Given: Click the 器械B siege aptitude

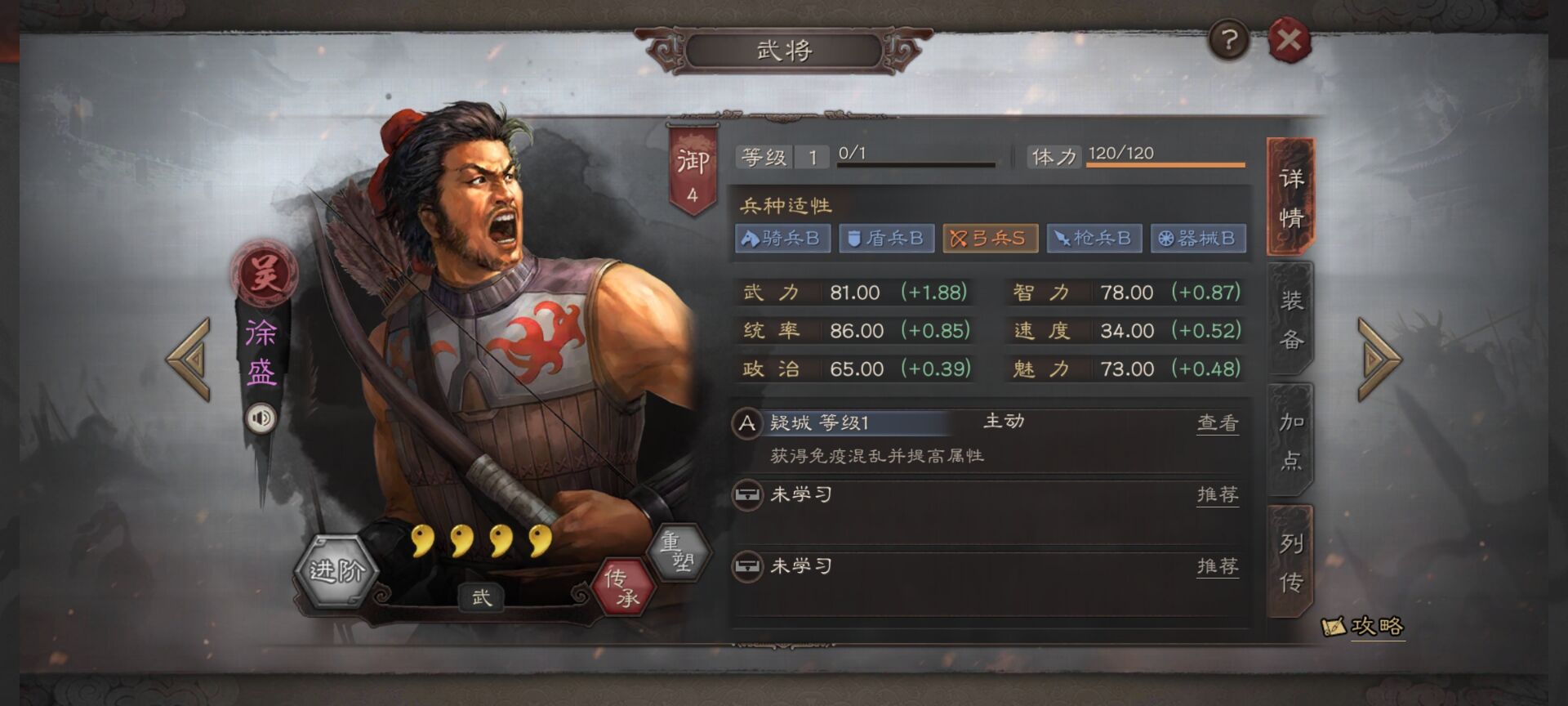Looking at the screenshot, I should pos(1198,239).
